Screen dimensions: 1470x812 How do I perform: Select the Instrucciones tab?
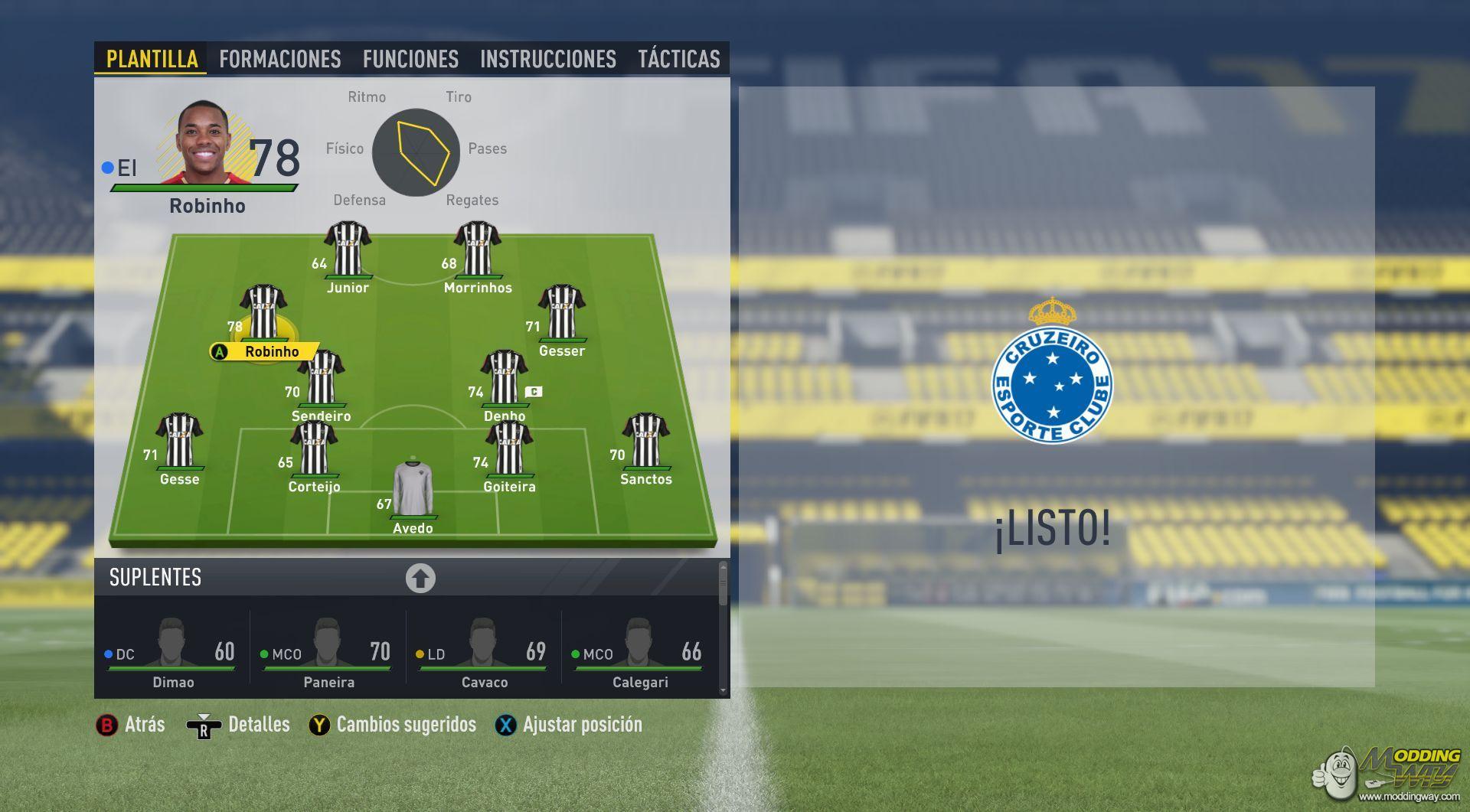(547, 59)
